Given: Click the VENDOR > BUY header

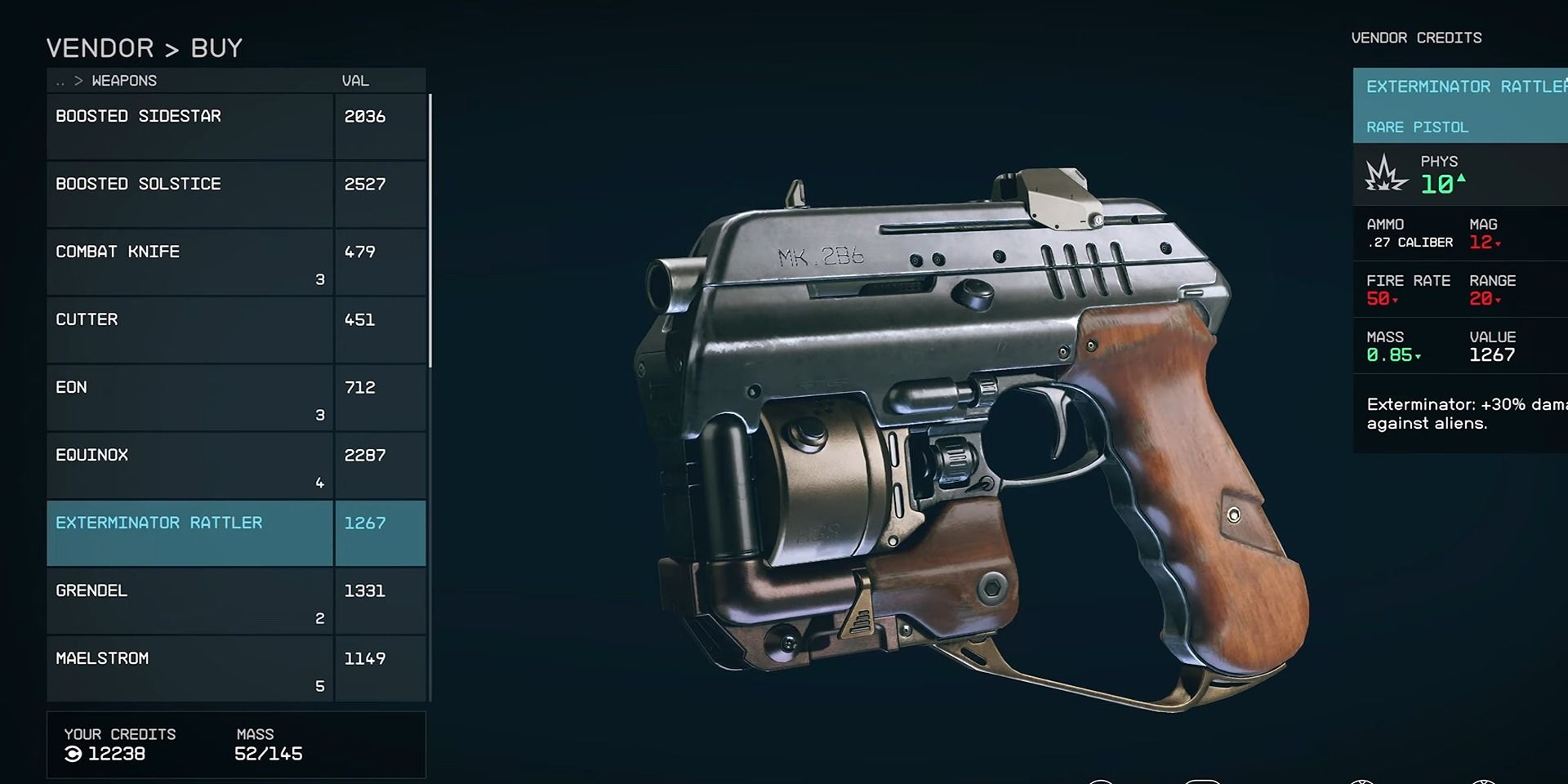Looking at the screenshot, I should click(x=143, y=47).
